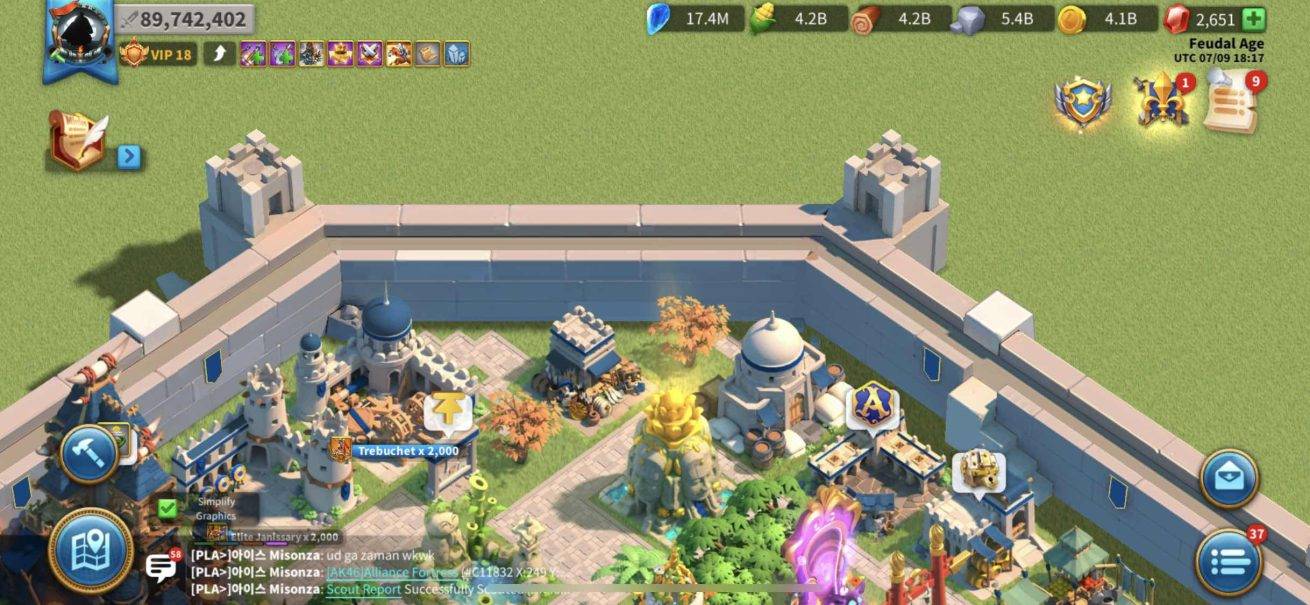
Task: Add gems with the green plus button
Action: click(x=1253, y=19)
